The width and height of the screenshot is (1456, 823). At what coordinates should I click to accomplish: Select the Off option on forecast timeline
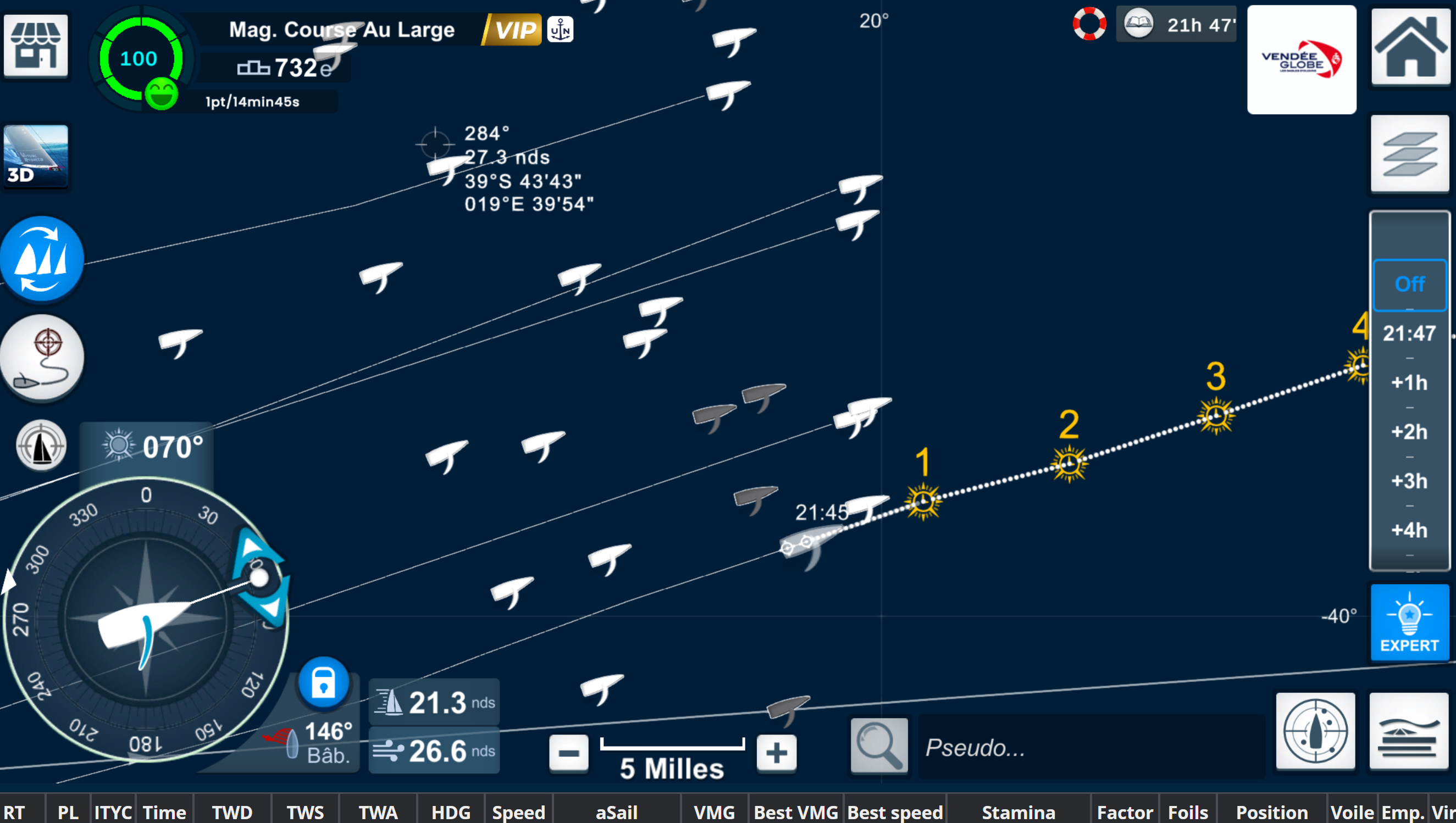point(1409,285)
